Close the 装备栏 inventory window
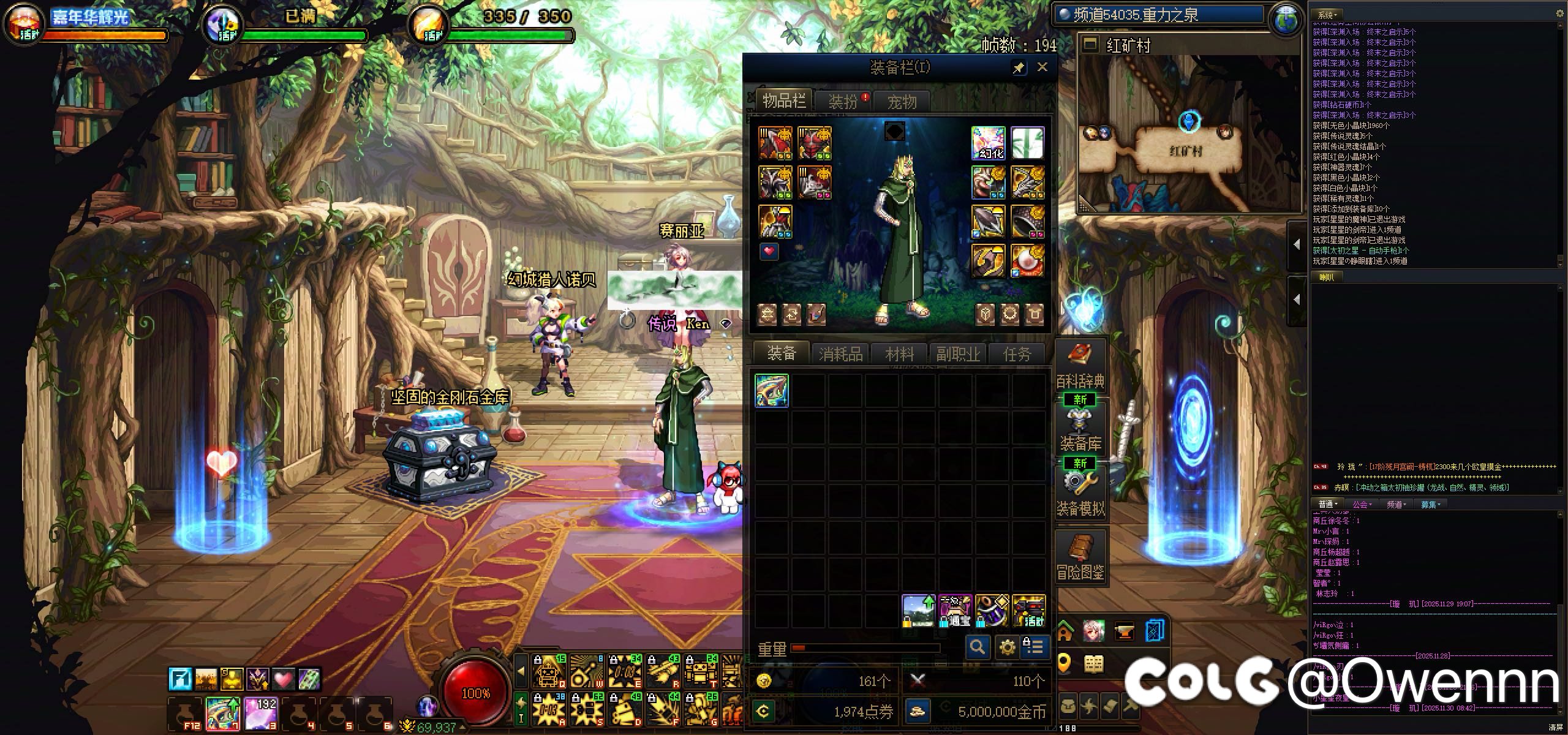This screenshot has width=1568, height=735. click(1042, 67)
